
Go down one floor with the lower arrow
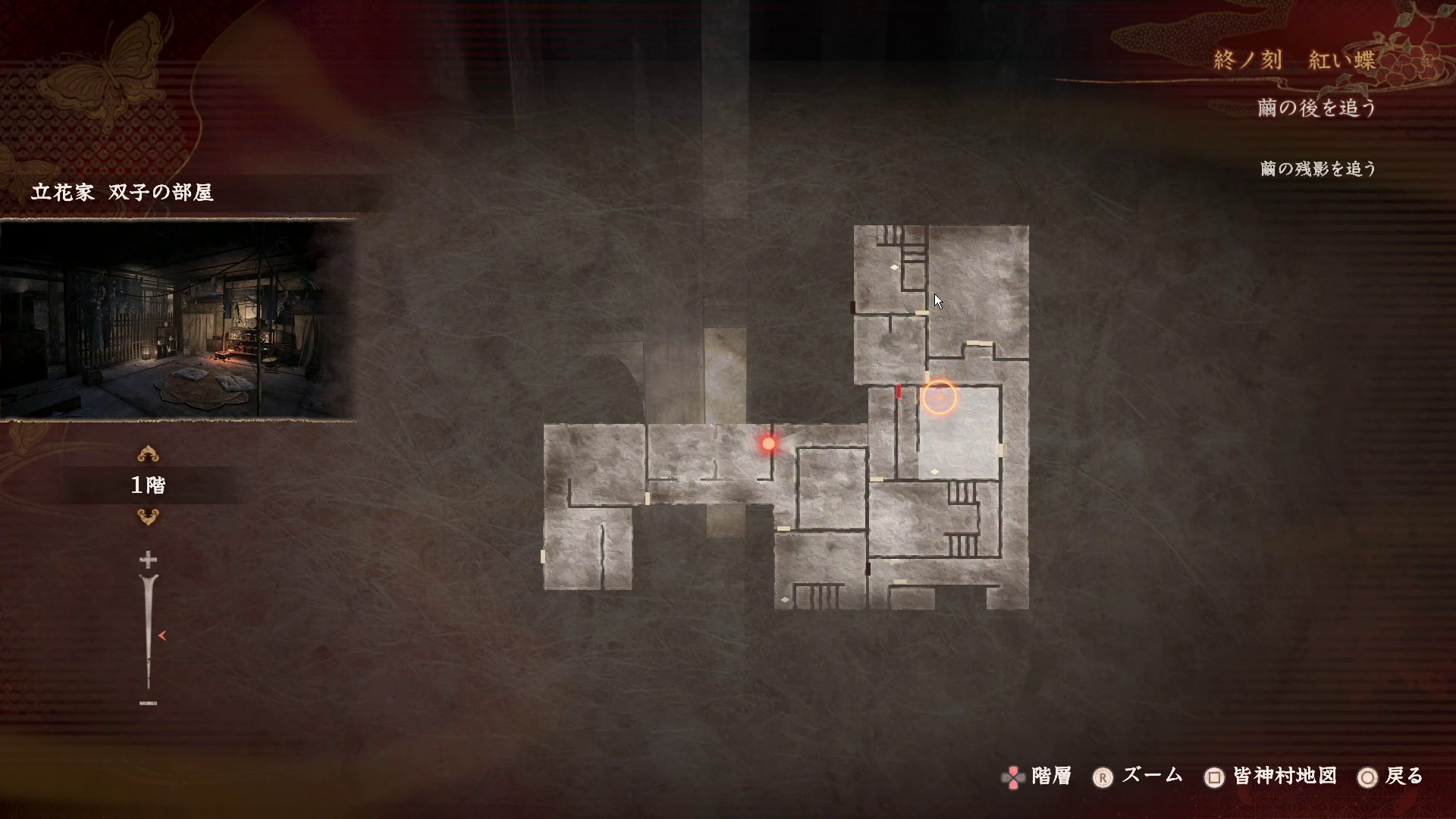pyautogui.click(x=148, y=517)
